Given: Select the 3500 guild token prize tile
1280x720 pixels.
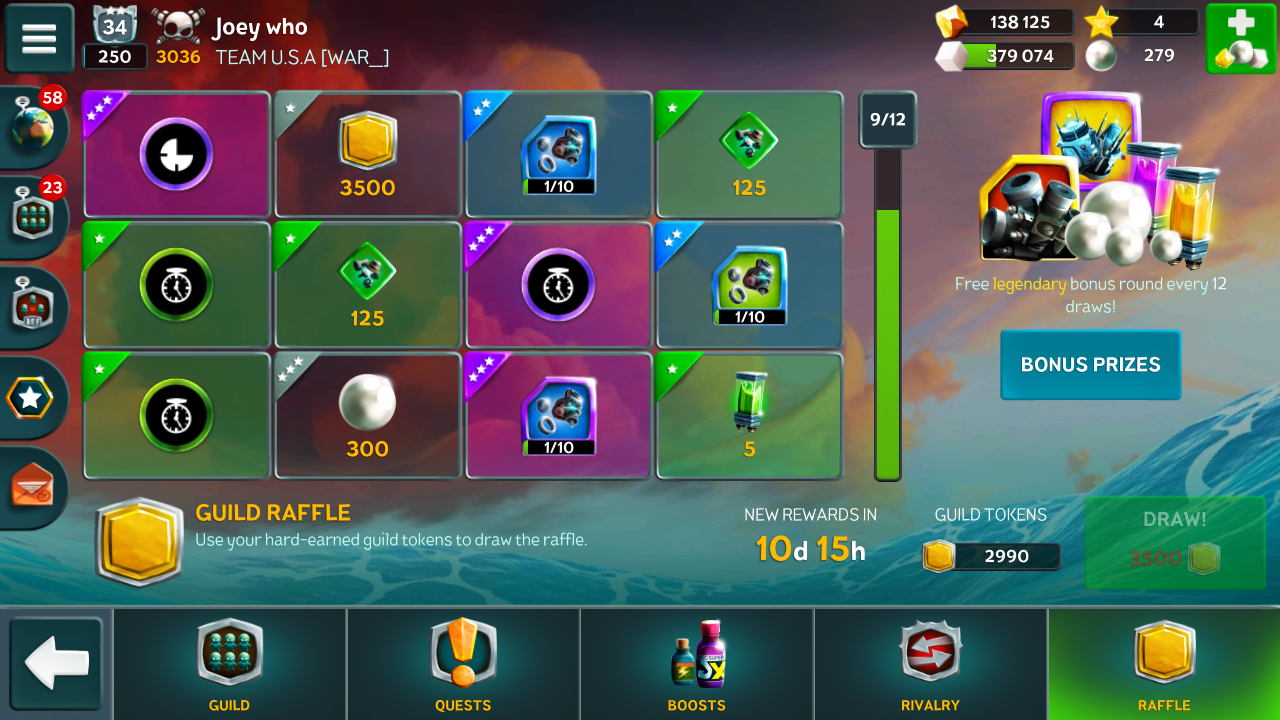Looking at the screenshot, I should pos(367,154).
